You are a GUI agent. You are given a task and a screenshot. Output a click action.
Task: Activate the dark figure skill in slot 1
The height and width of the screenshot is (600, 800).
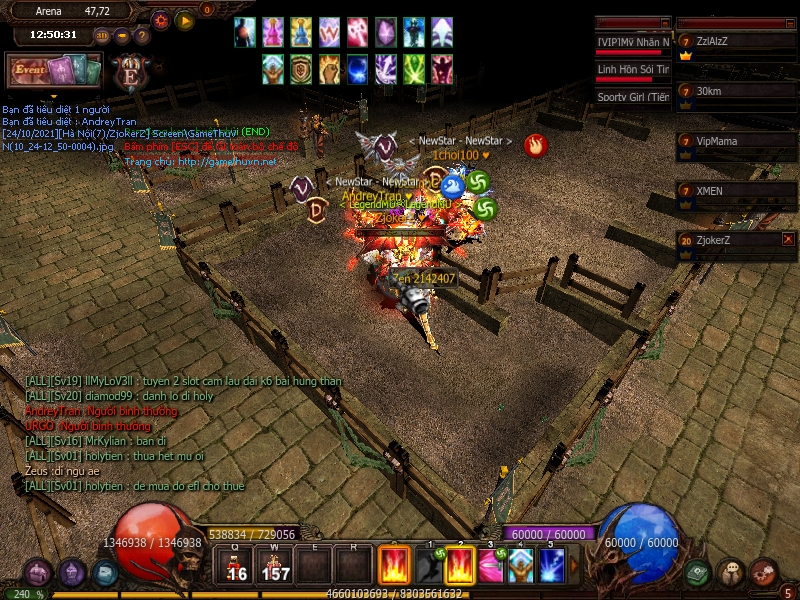click(x=428, y=566)
